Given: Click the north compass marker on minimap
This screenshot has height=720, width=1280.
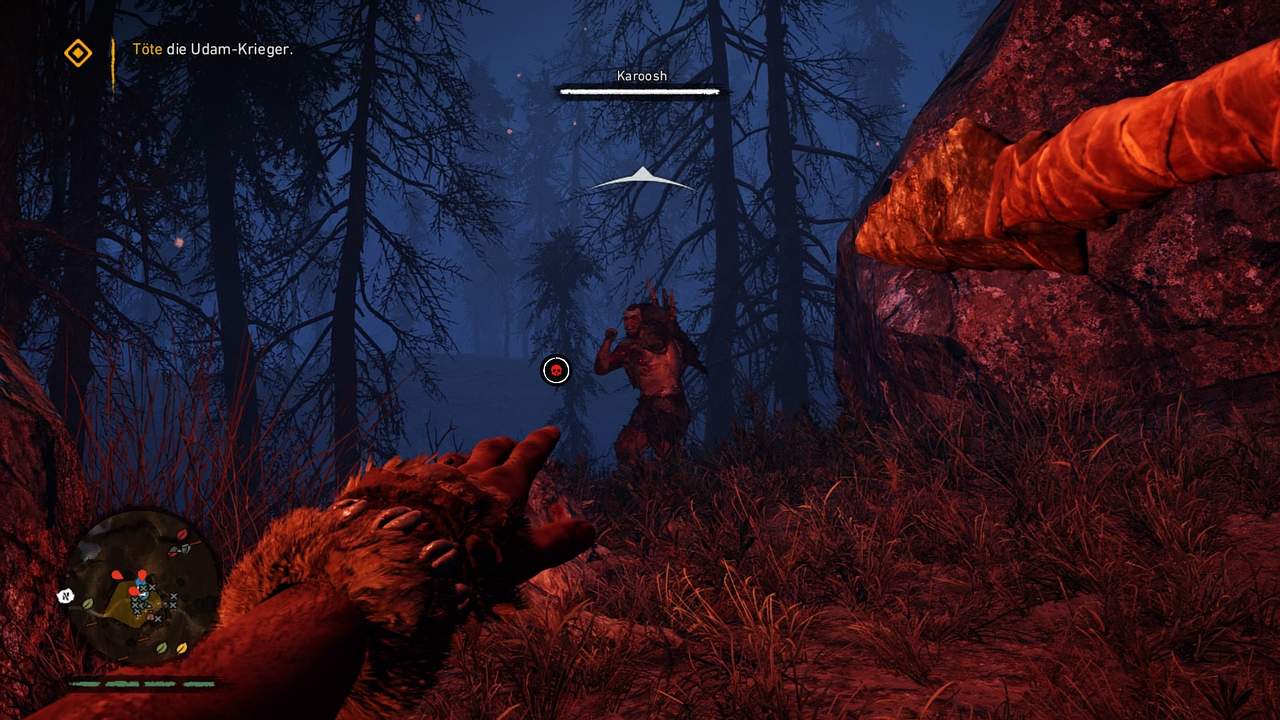Looking at the screenshot, I should pyautogui.click(x=66, y=596).
